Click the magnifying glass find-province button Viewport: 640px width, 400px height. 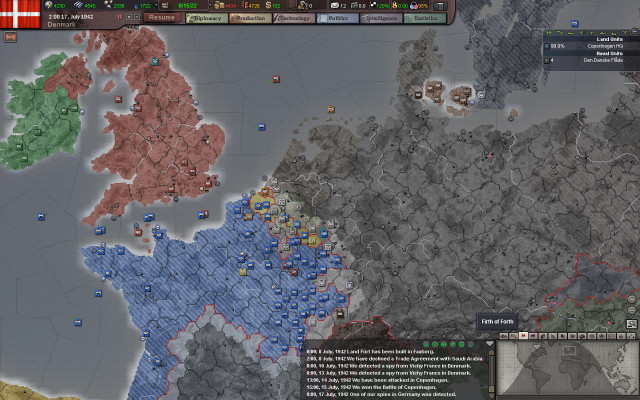(x=632, y=325)
